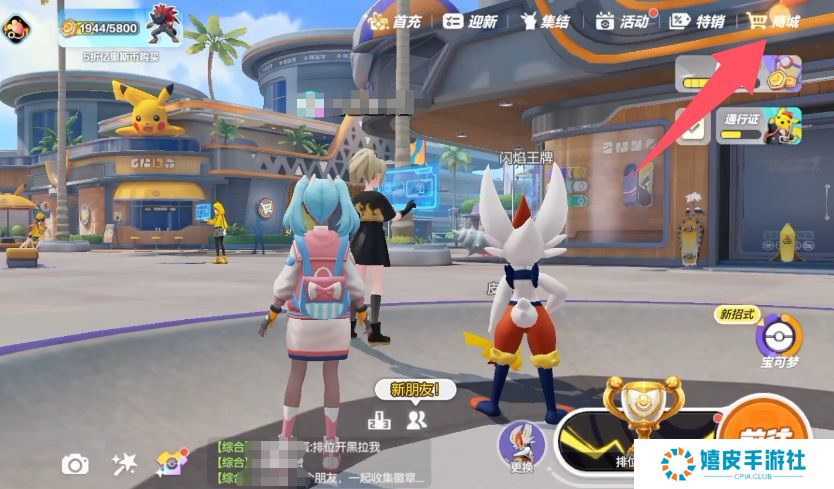Open the 首充 first recharge offer

[394, 21]
